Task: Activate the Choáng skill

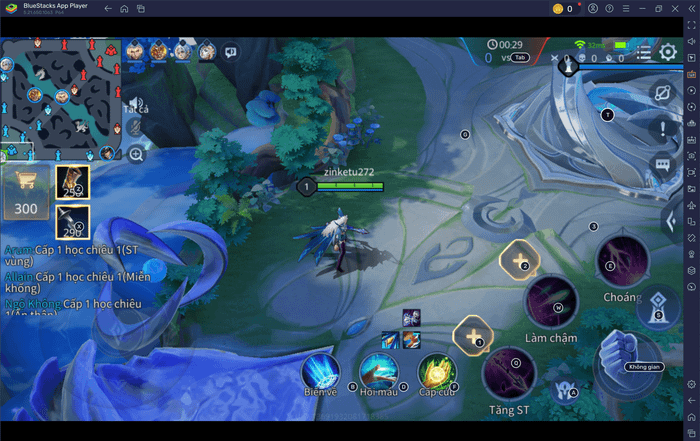Action: click(622, 264)
